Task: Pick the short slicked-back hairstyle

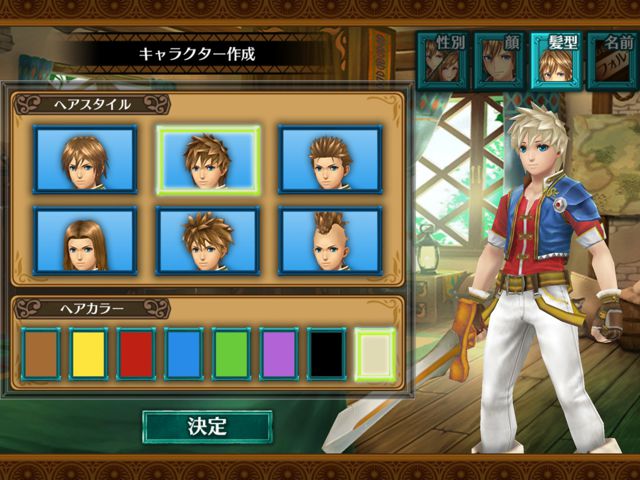Action: 330,159
